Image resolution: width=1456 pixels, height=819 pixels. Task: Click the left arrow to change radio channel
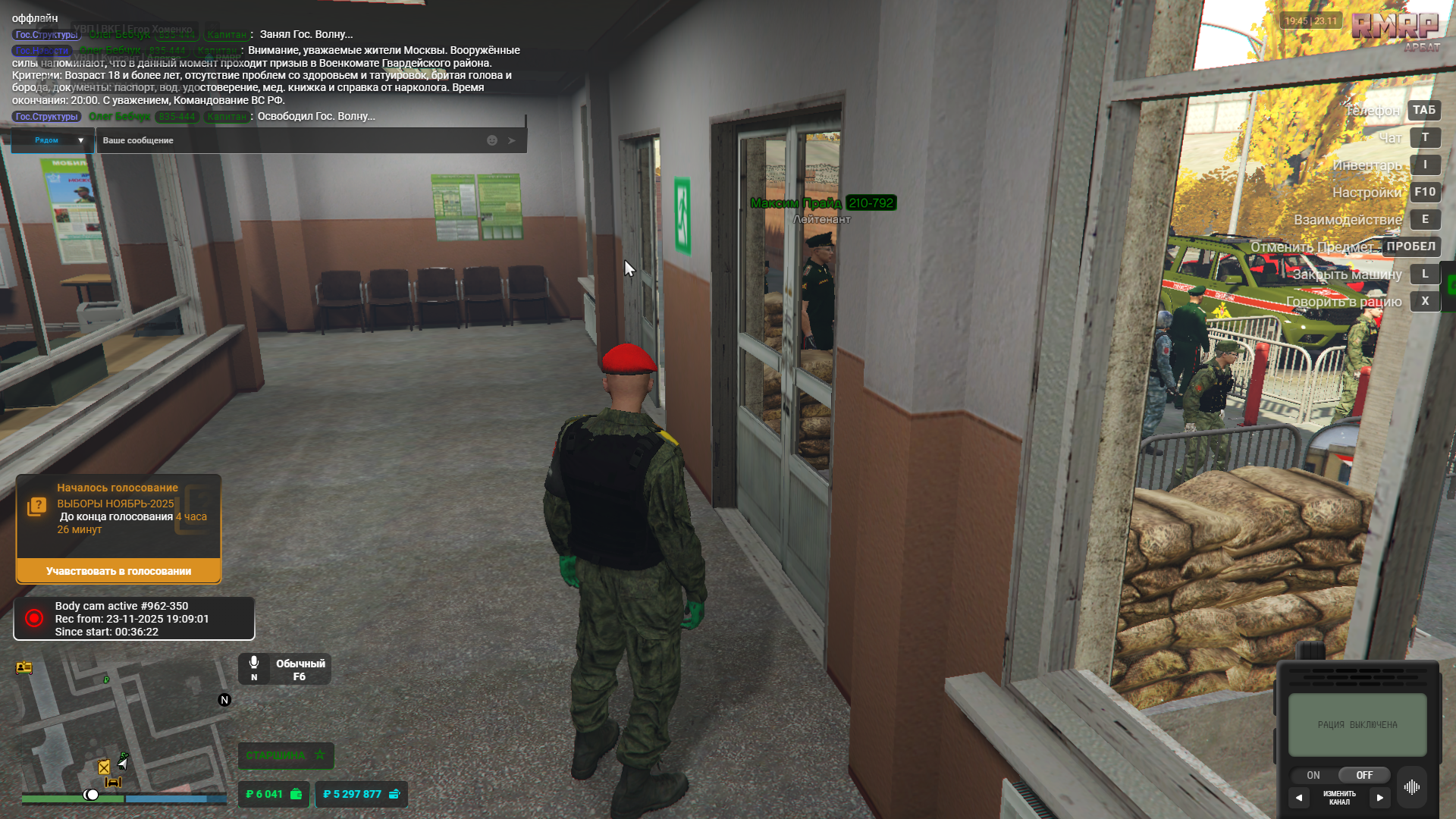coord(1300,797)
